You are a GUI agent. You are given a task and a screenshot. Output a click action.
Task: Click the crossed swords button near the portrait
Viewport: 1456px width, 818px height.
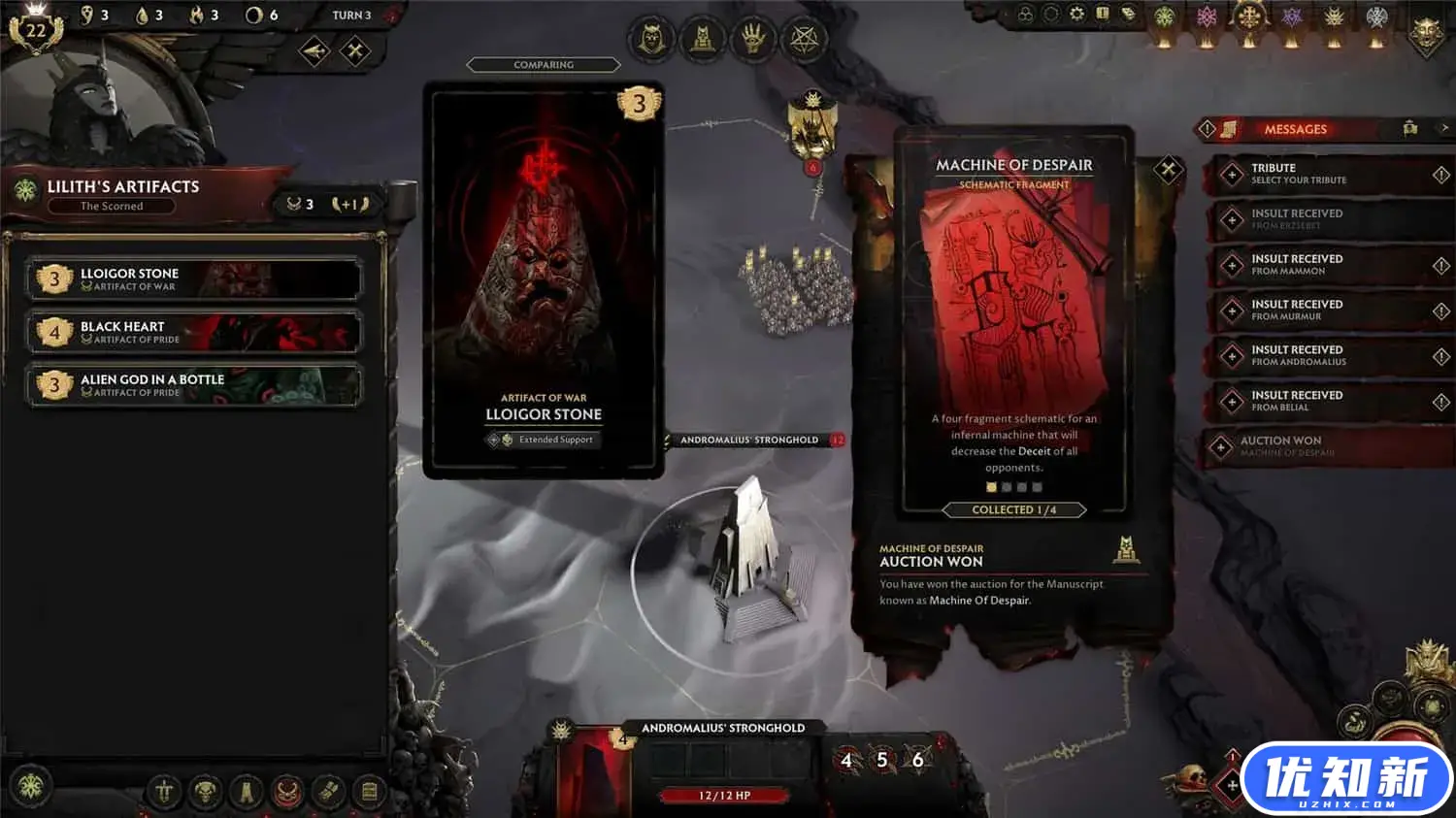(355, 50)
